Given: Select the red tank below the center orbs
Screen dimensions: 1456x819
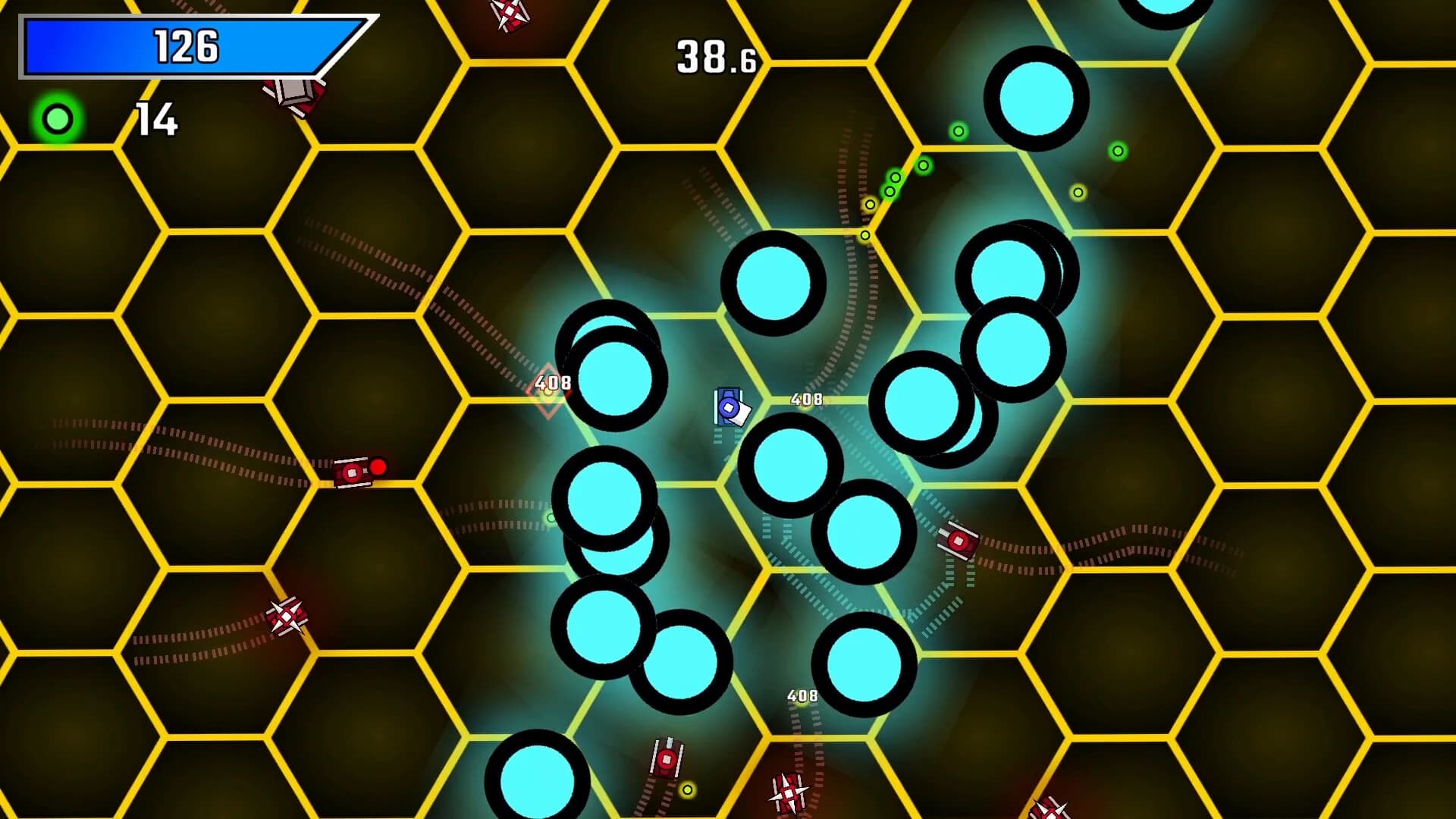Looking at the screenshot, I should click(959, 541).
